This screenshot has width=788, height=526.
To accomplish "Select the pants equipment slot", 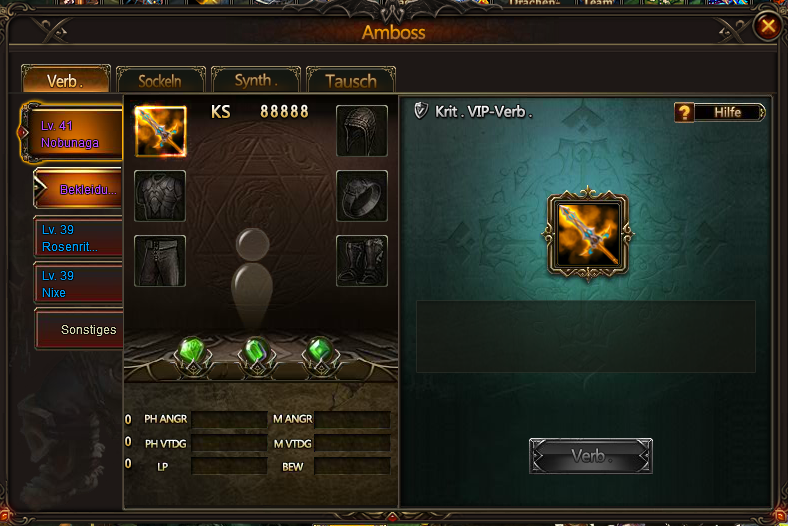I will [160, 260].
